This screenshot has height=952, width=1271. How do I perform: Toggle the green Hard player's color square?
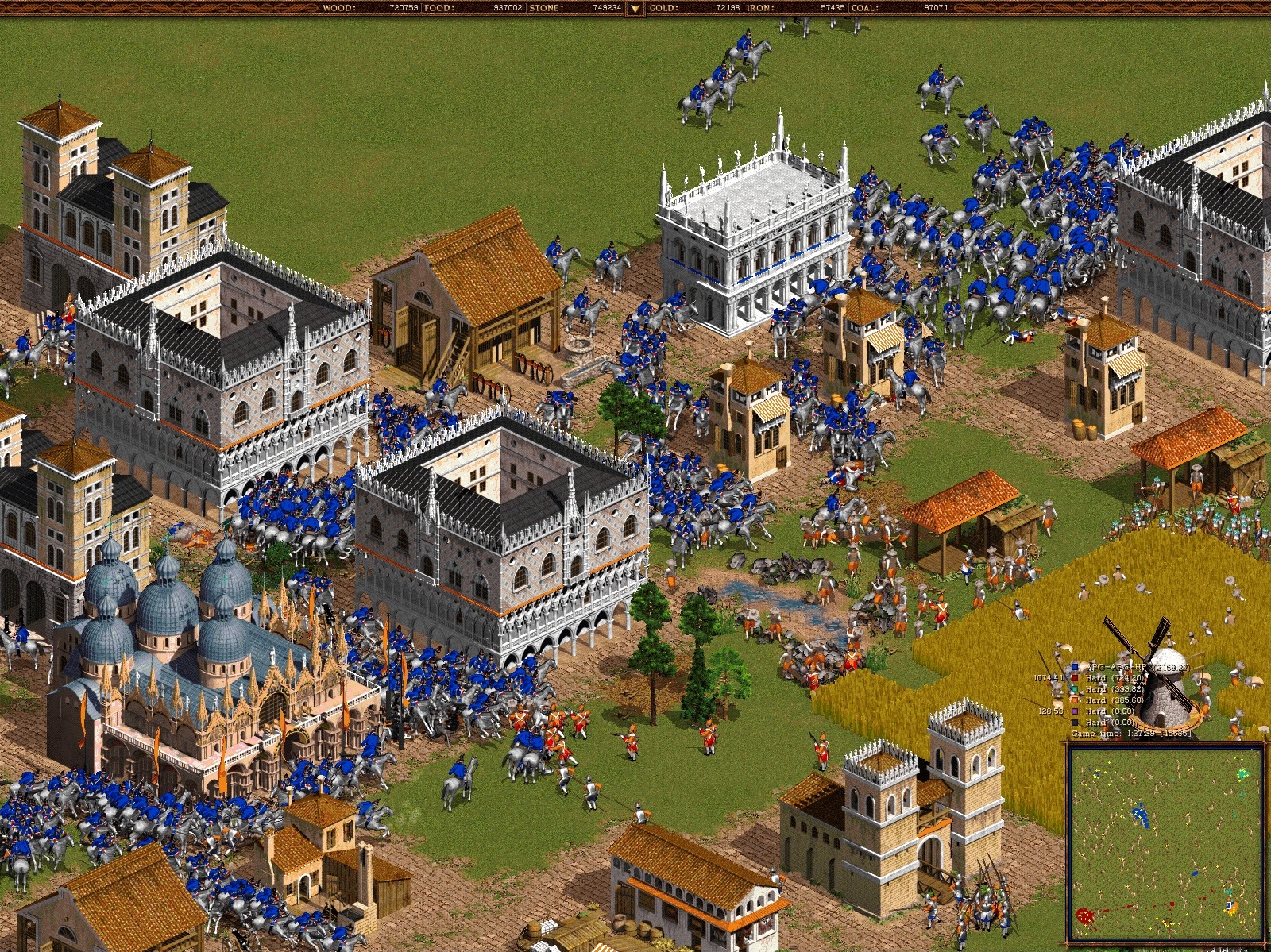click(x=1074, y=689)
